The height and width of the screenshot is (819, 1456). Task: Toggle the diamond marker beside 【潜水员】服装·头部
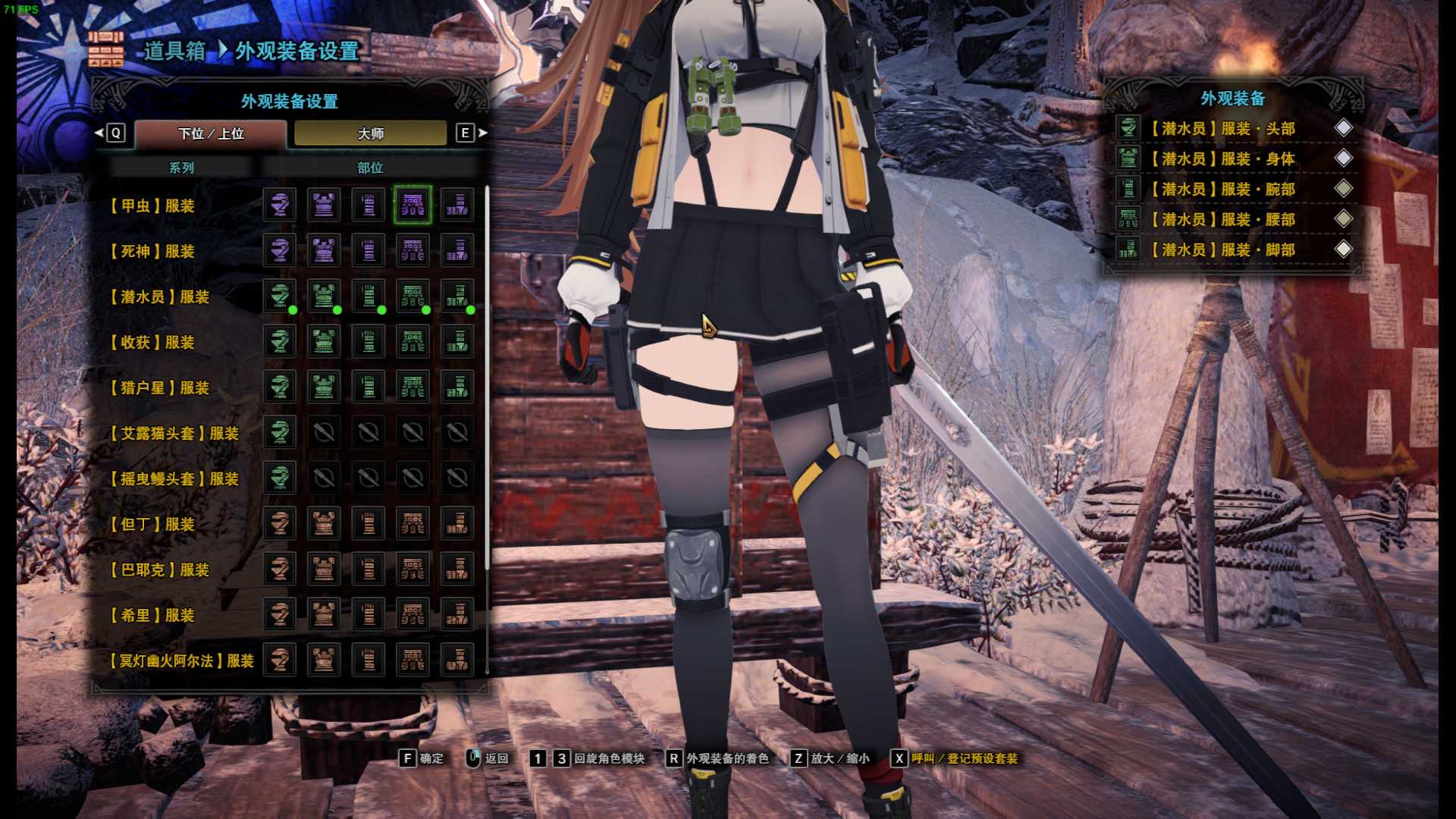pyautogui.click(x=1345, y=128)
